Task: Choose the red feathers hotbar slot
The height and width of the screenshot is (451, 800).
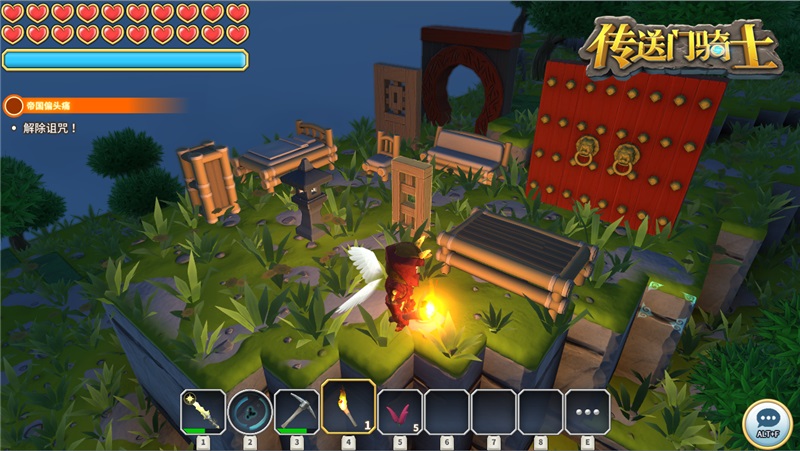Action: pos(399,411)
